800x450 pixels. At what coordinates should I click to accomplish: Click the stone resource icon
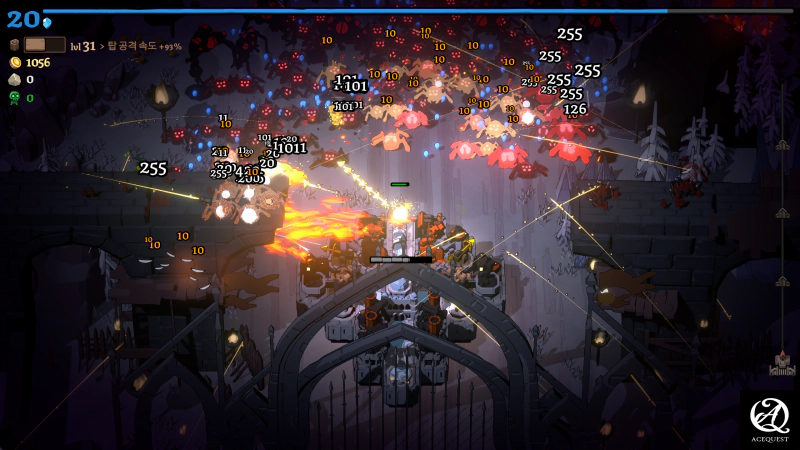pos(14,80)
